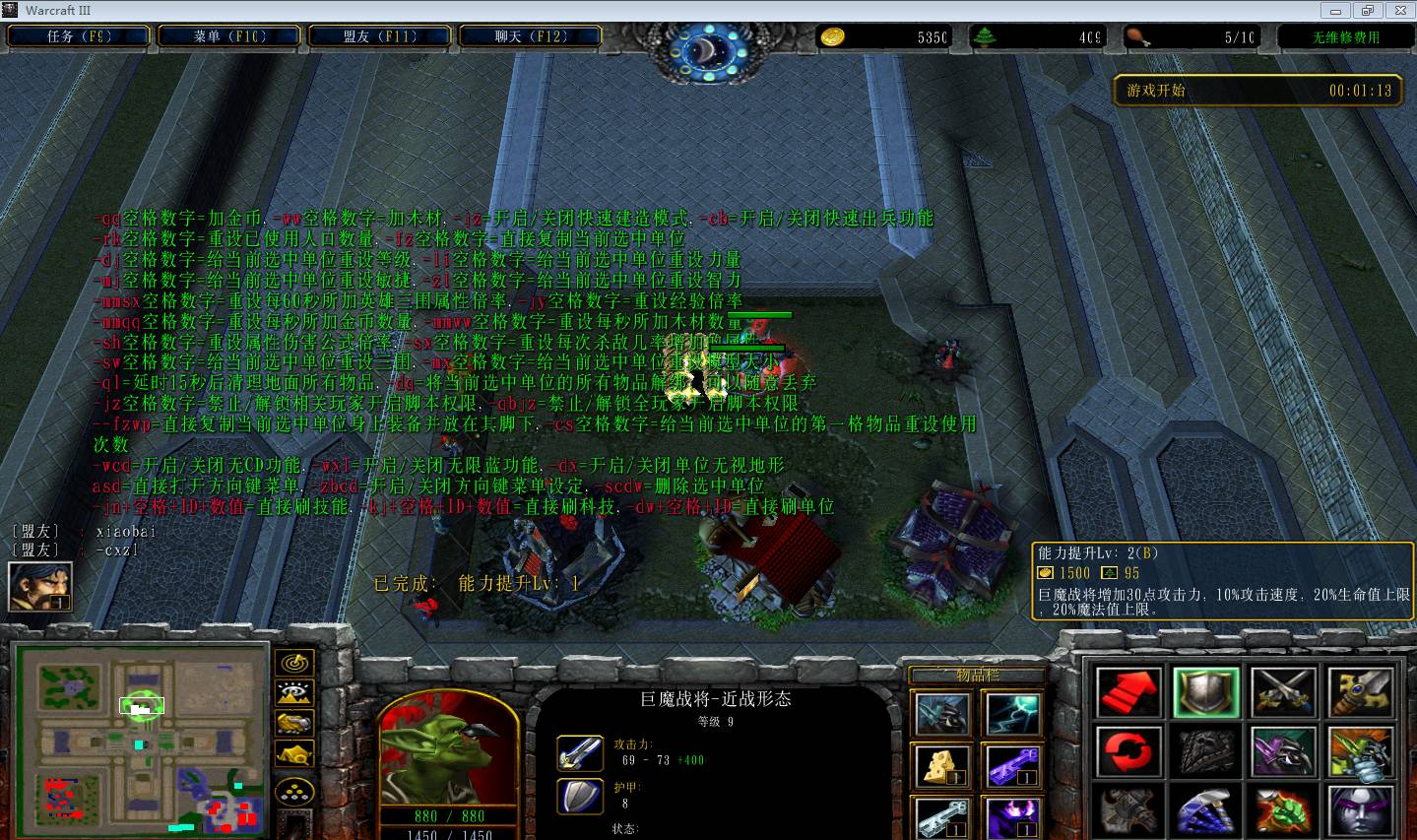The width and height of the screenshot is (1417, 840).
Task: Use the lightning orb inventory item
Action: pyautogui.click(x=1013, y=712)
